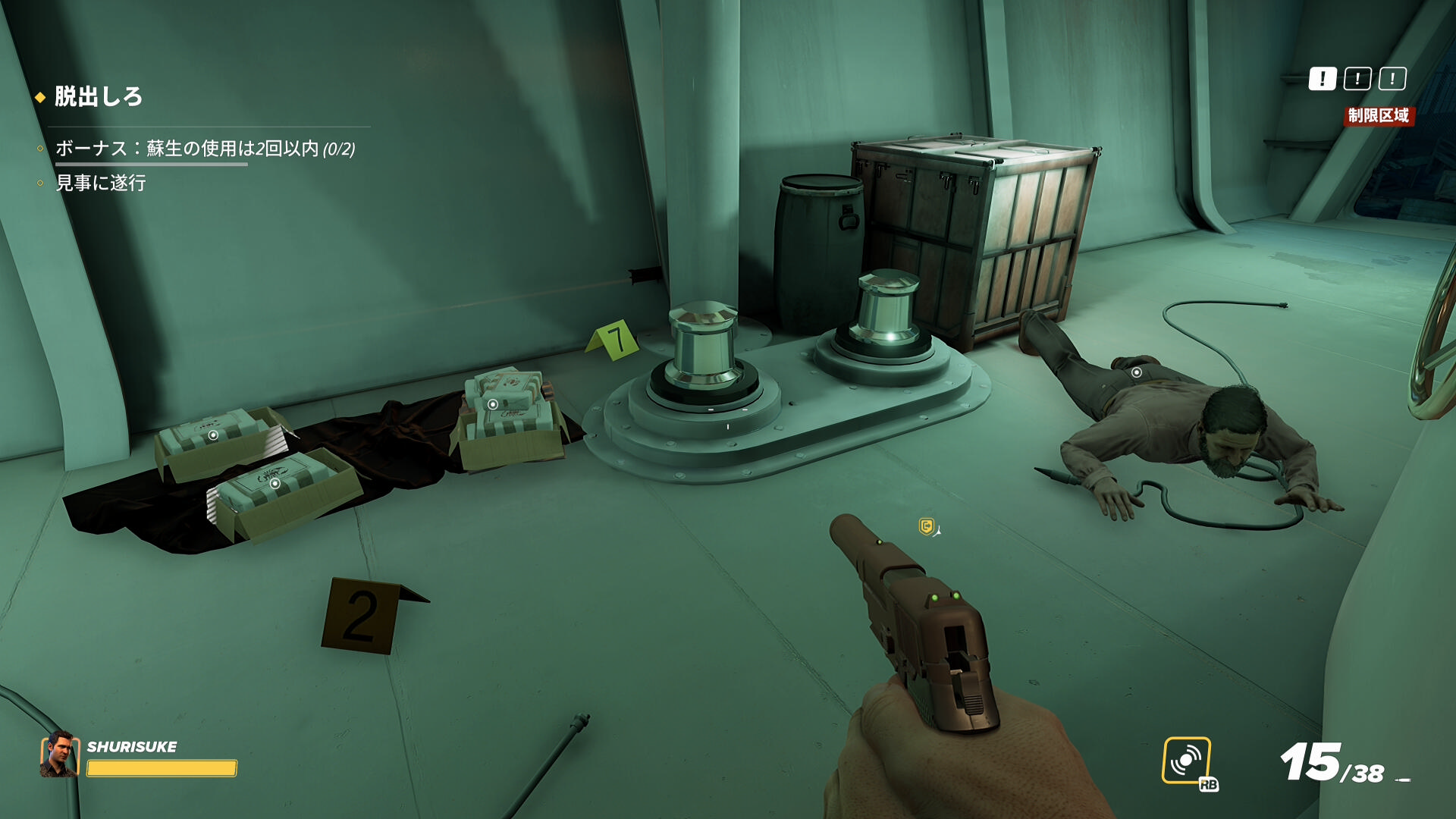1456x819 pixels.
Task: Activate the signal tool icon
Action: point(1186,760)
